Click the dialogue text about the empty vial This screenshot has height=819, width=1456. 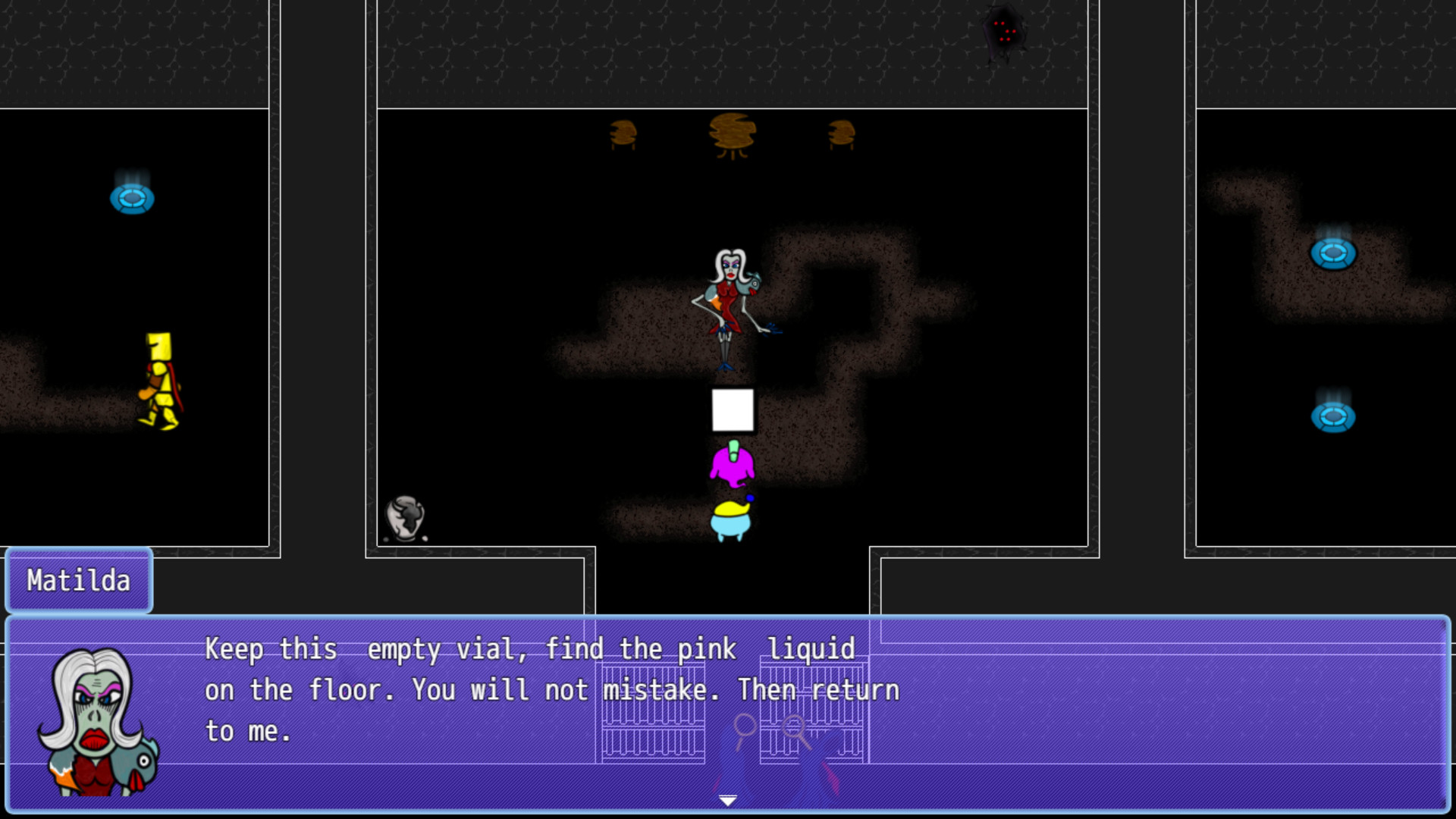click(x=455, y=649)
